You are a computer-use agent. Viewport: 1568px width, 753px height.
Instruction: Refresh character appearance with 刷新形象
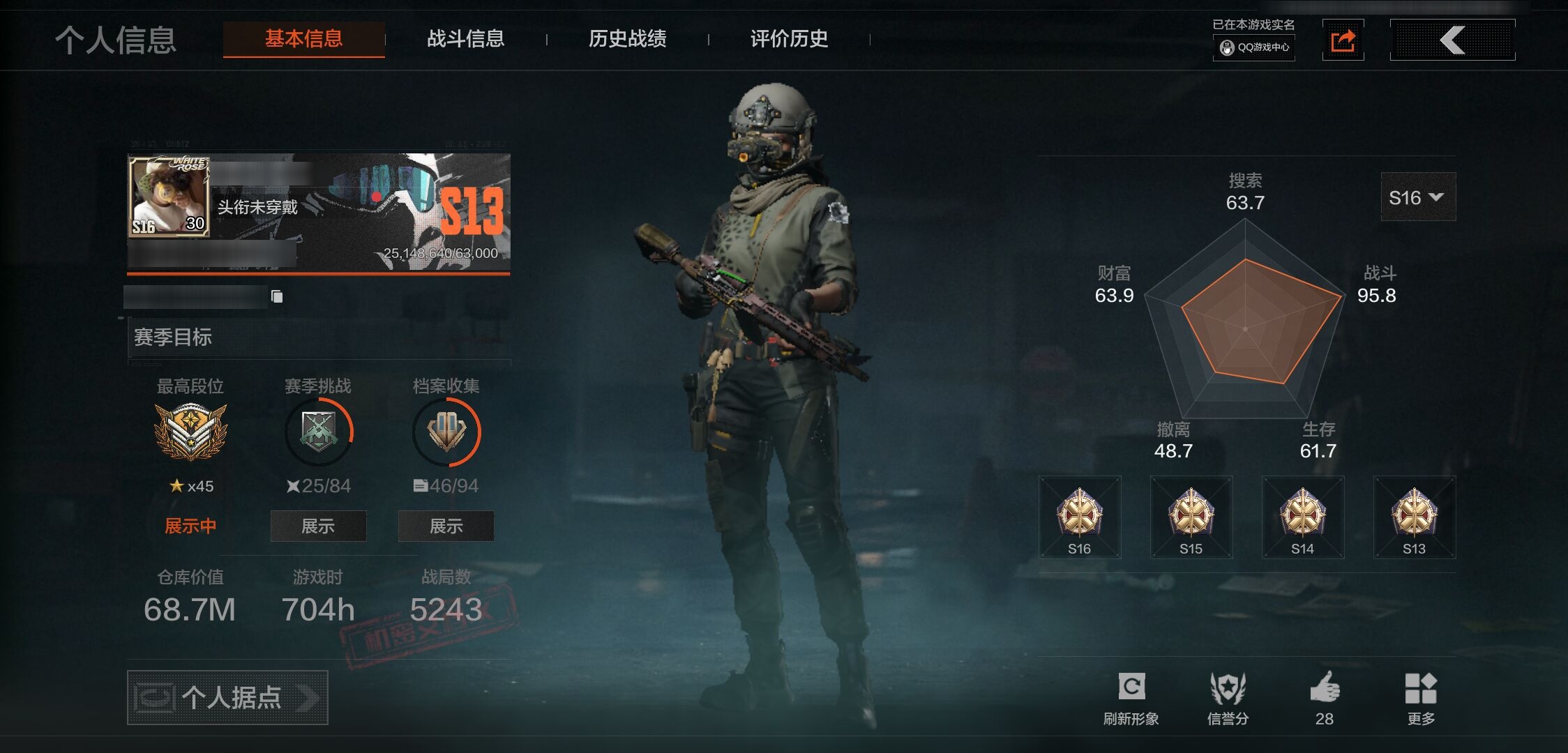[1131, 698]
